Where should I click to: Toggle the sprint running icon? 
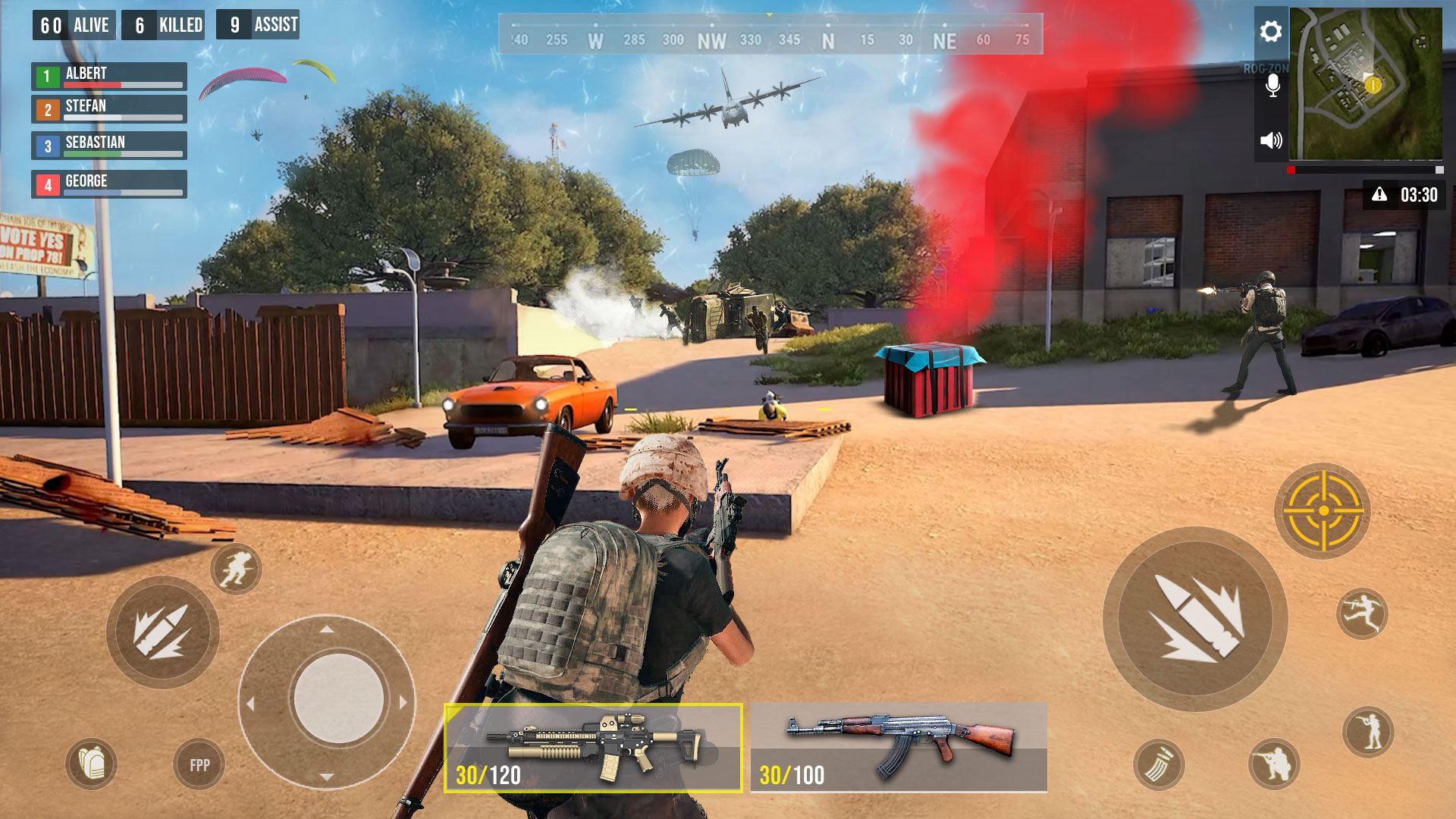pos(236,569)
